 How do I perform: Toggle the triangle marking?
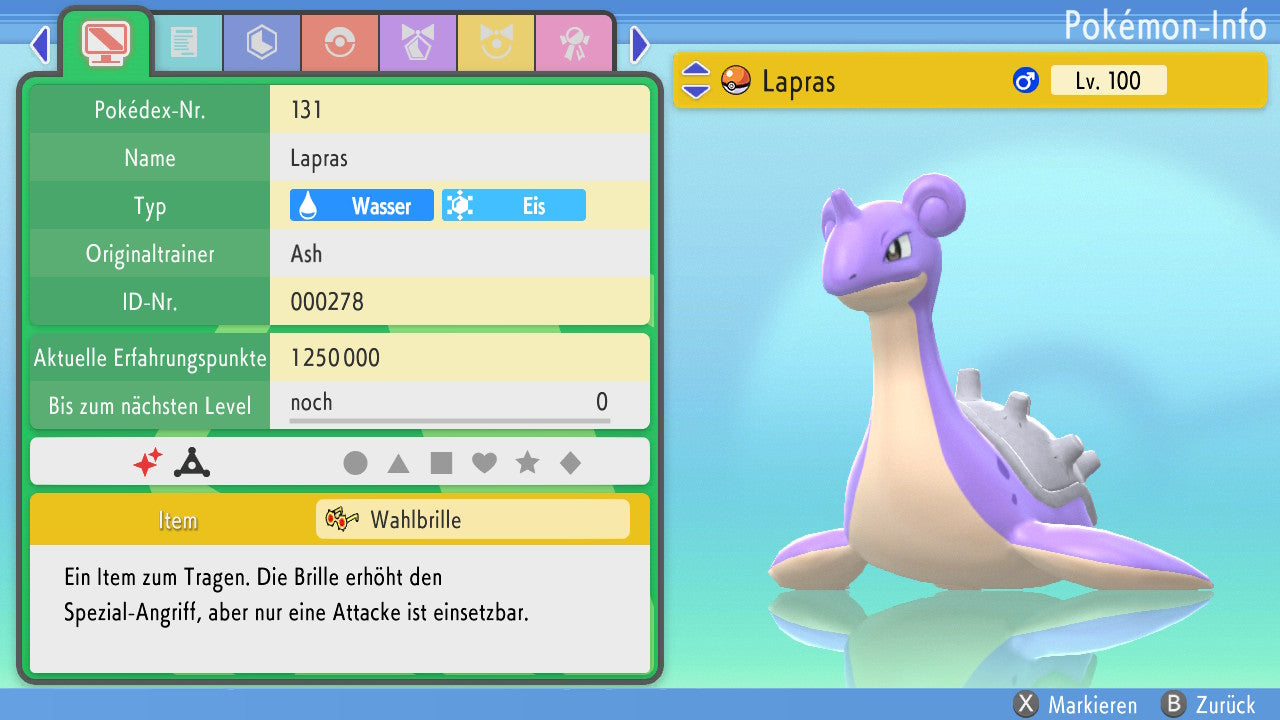(x=398, y=463)
